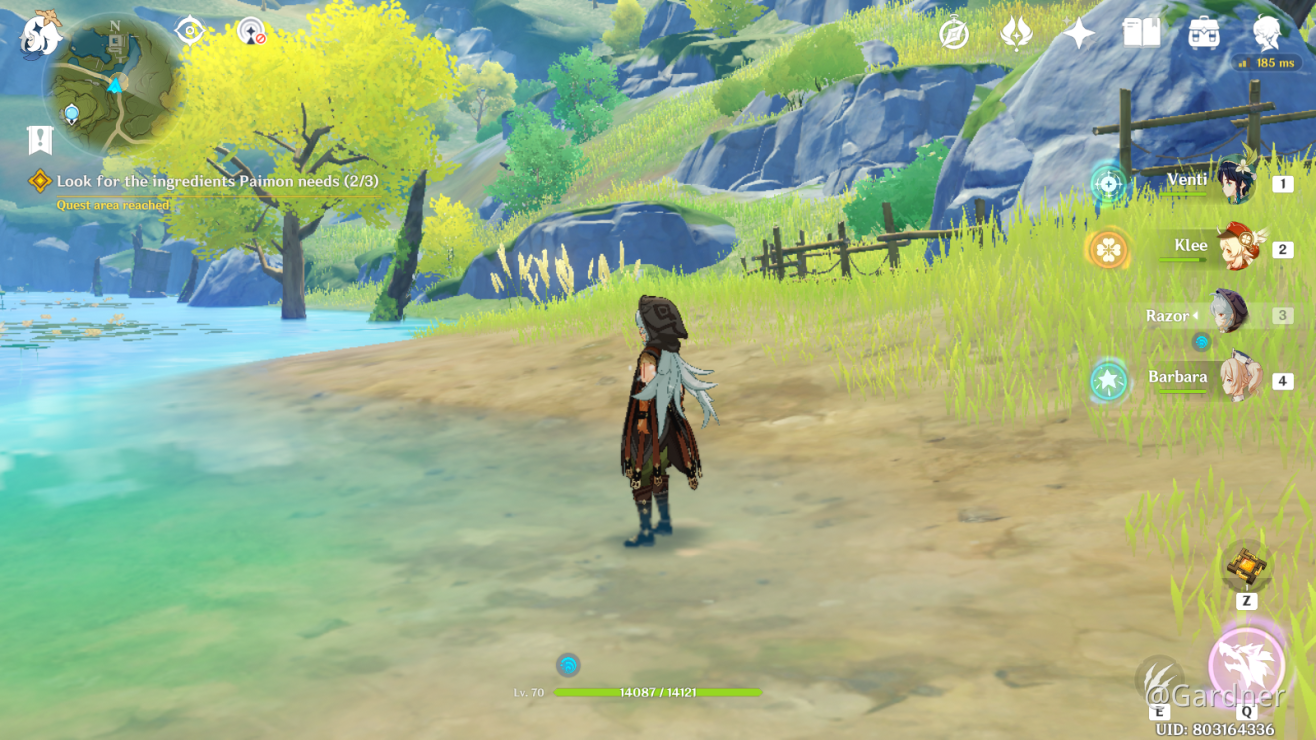Select the Paimon ingredients quest tracker

click(x=216, y=182)
